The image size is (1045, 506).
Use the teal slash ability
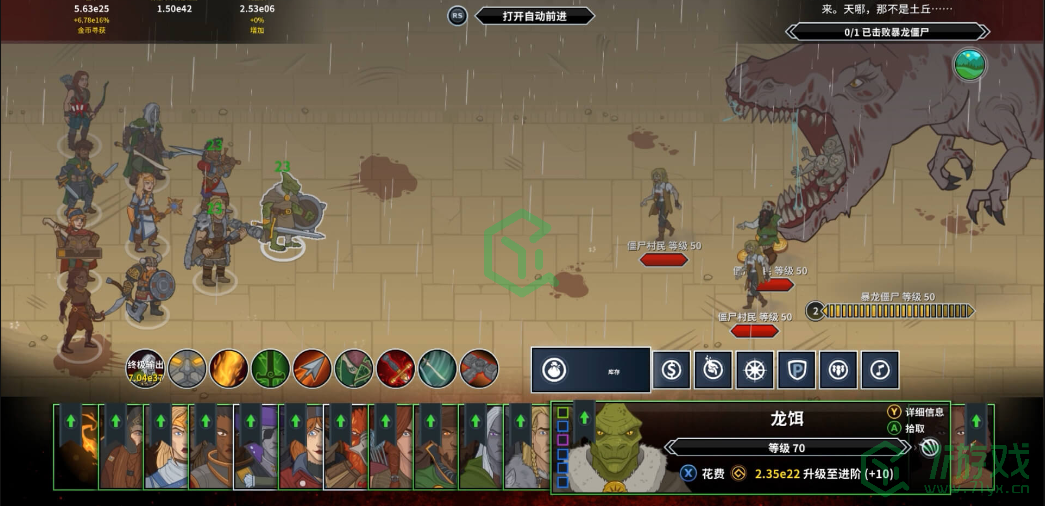point(437,368)
